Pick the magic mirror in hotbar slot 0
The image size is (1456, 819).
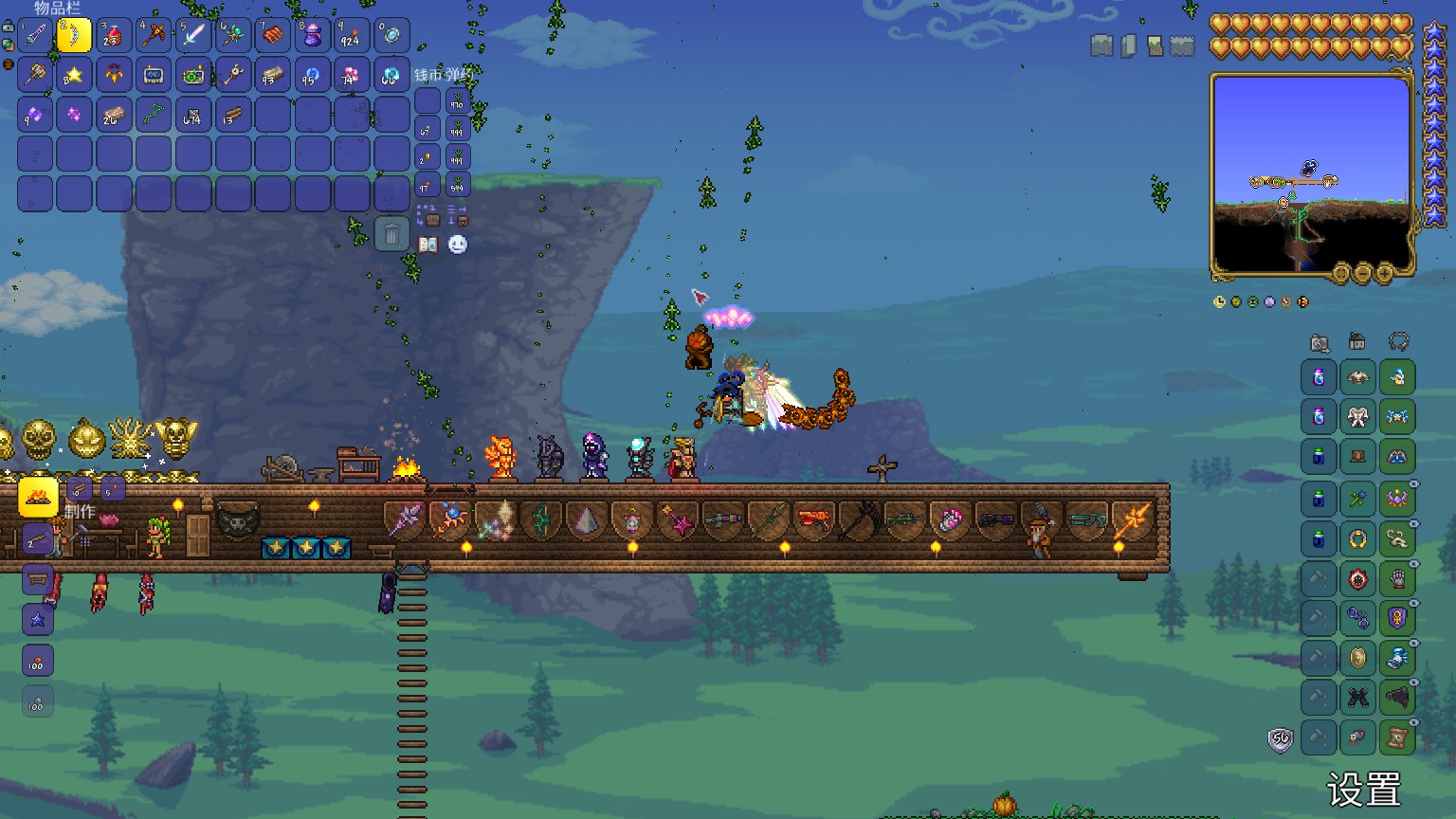tap(391, 36)
